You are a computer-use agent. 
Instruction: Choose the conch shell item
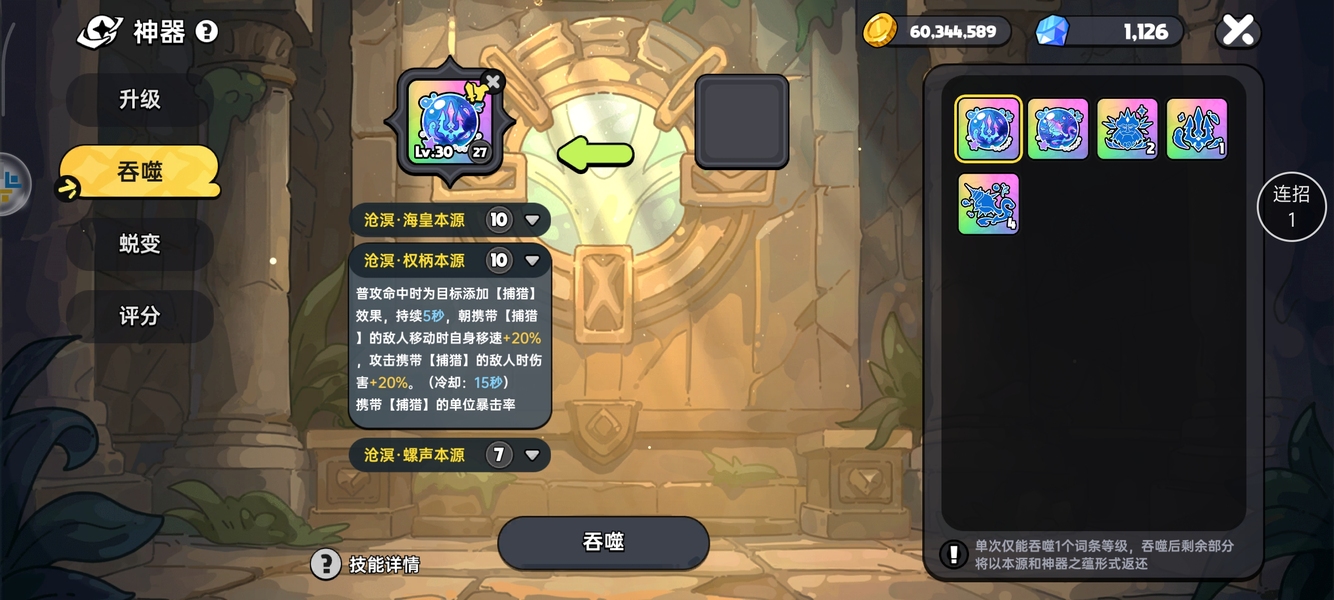click(988, 204)
